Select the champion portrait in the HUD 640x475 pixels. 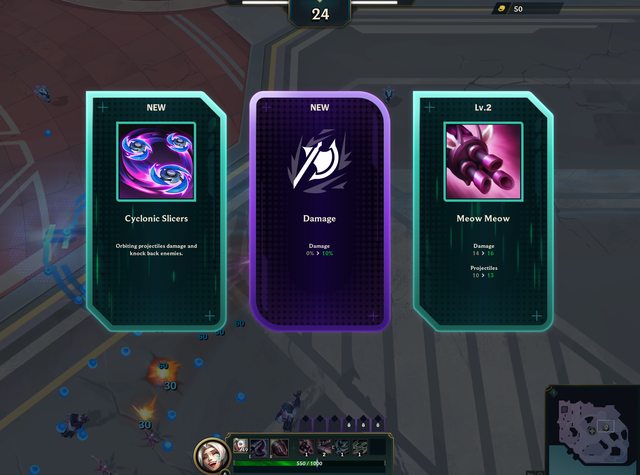pos(212,453)
